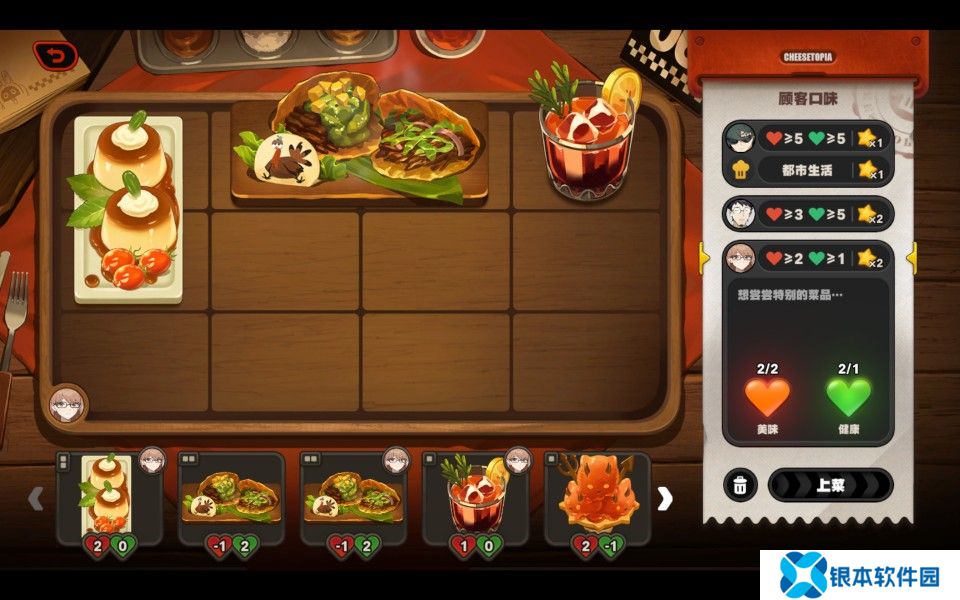Show previous cards with the left arrow
The width and height of the screenshot is (960, 600).
coord(36,498)
